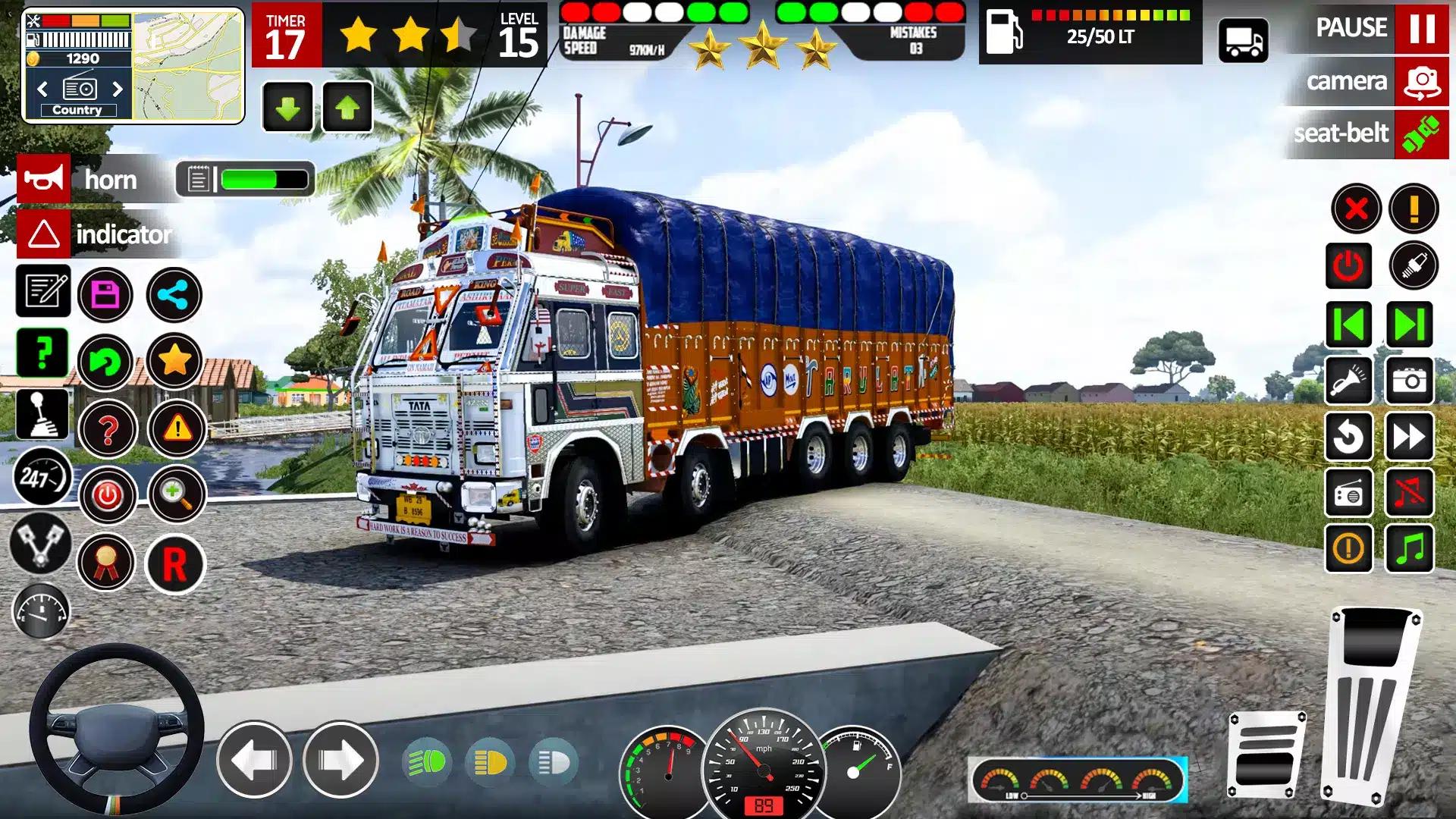Engage reverse with the red R button
The width and height of the screenshot is (1456, 819).
tap(175, 564)
